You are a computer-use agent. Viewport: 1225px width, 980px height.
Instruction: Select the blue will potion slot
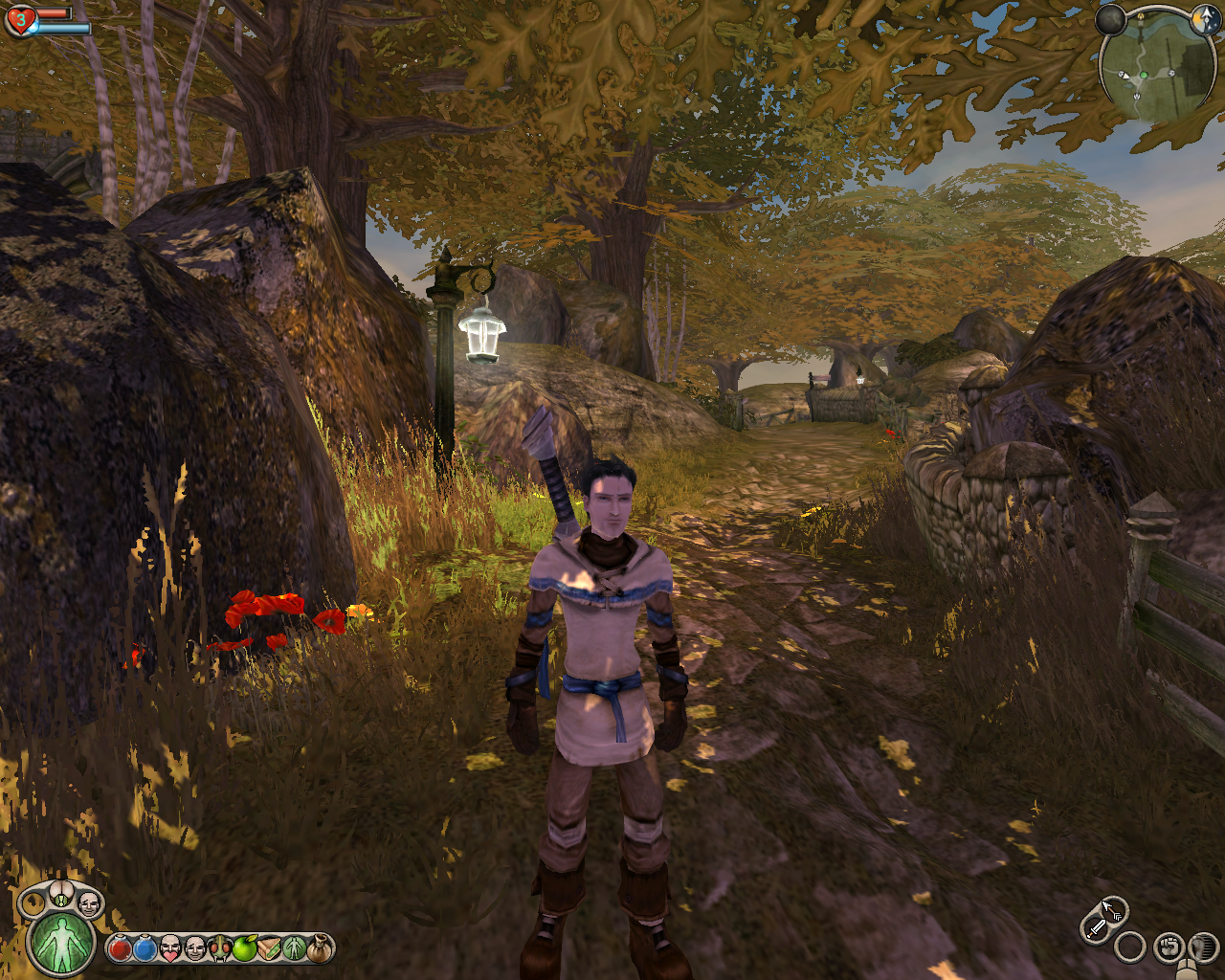(x=145, y=948)
